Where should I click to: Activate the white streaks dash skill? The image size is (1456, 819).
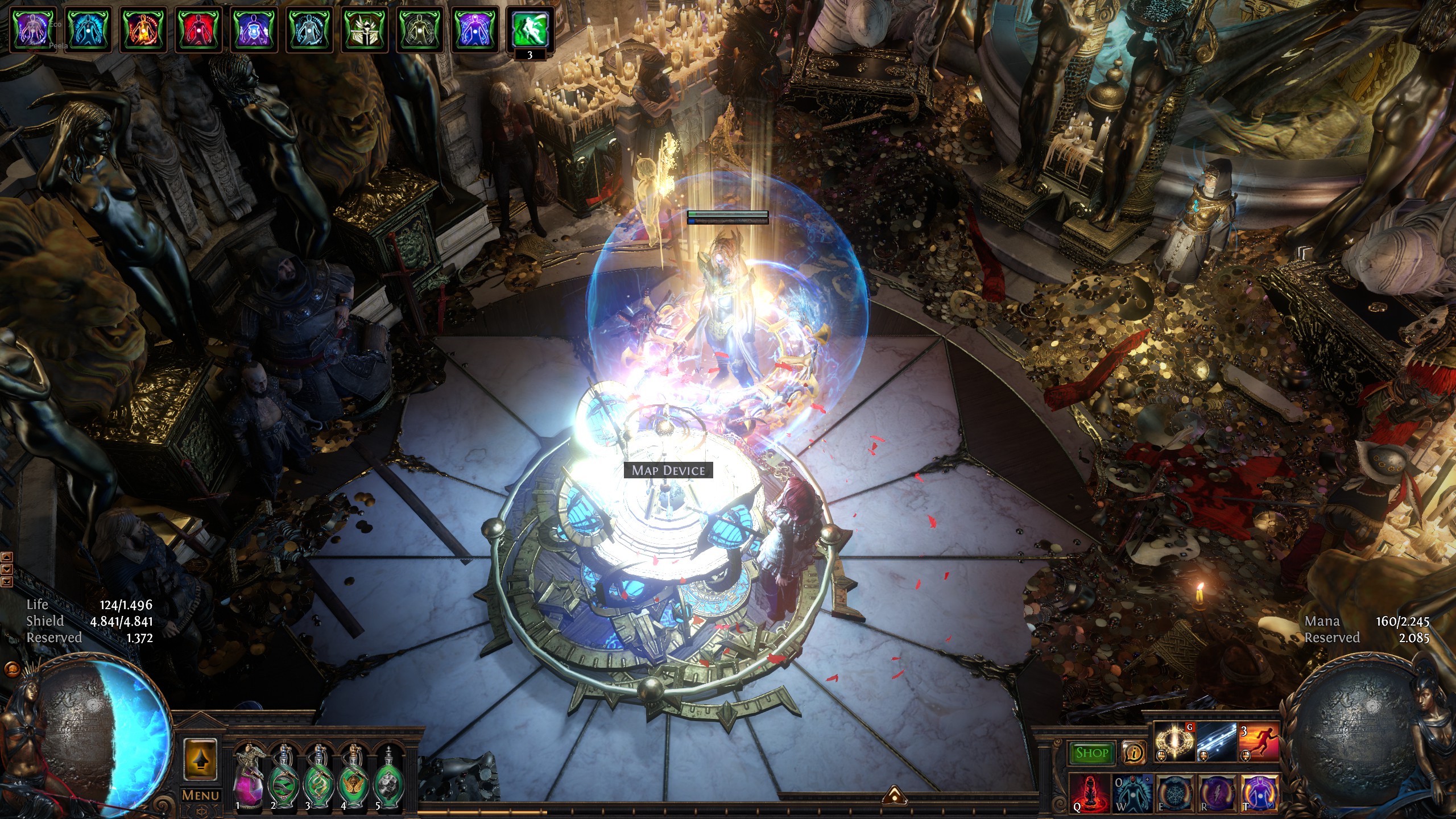1217,742
